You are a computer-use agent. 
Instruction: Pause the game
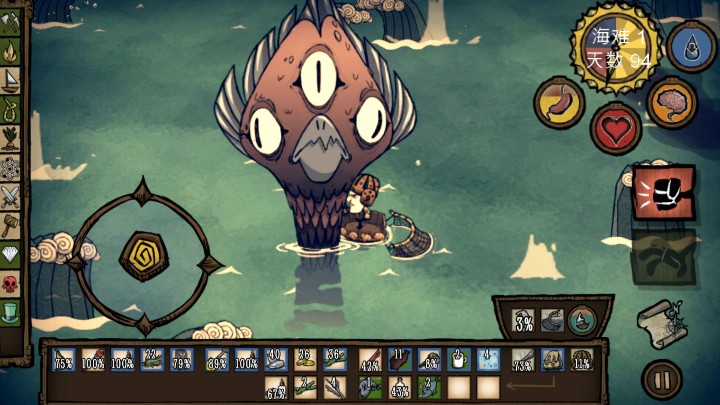(x=661, y=380)
